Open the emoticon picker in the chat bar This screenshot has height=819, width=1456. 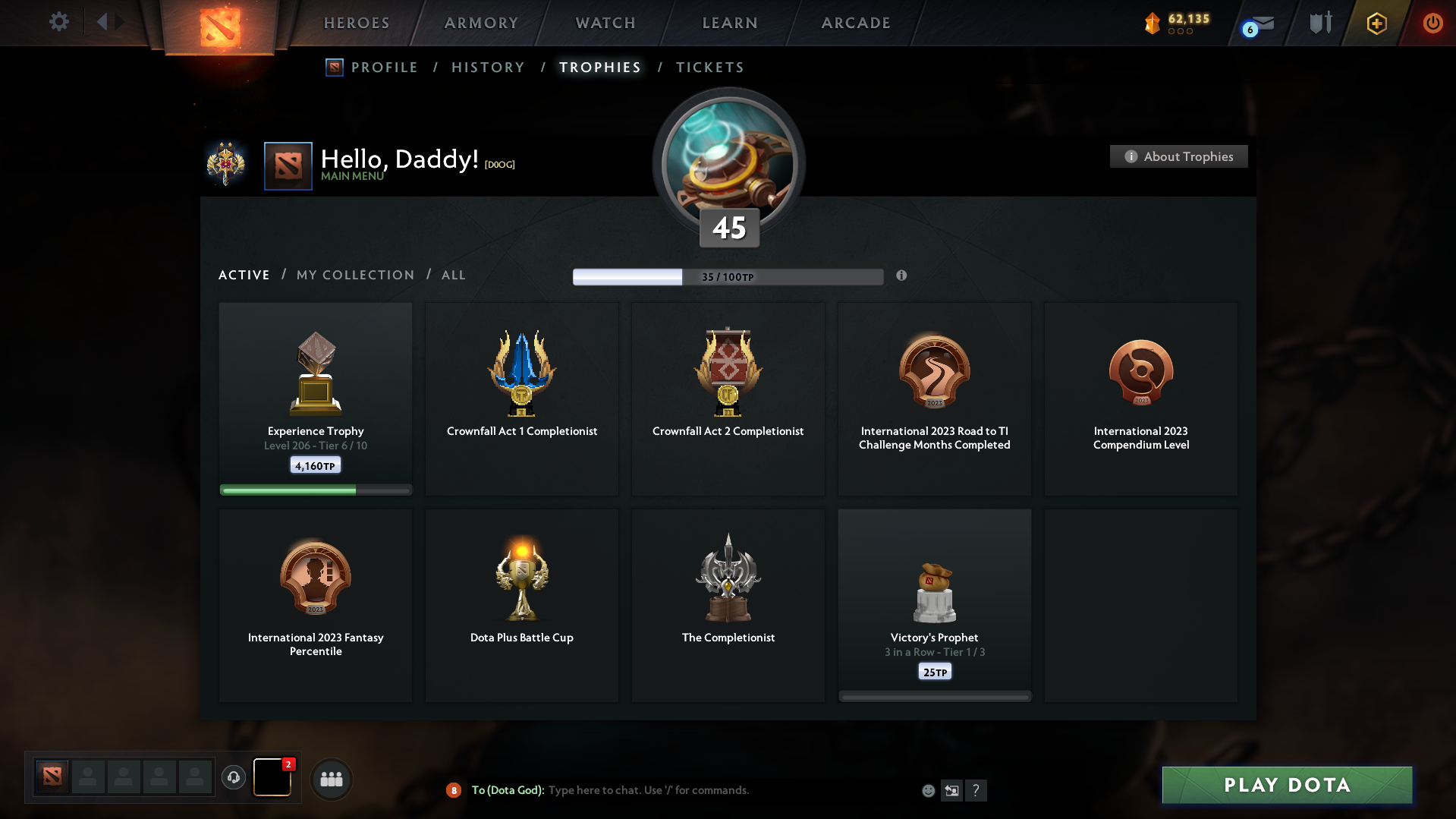927,790
